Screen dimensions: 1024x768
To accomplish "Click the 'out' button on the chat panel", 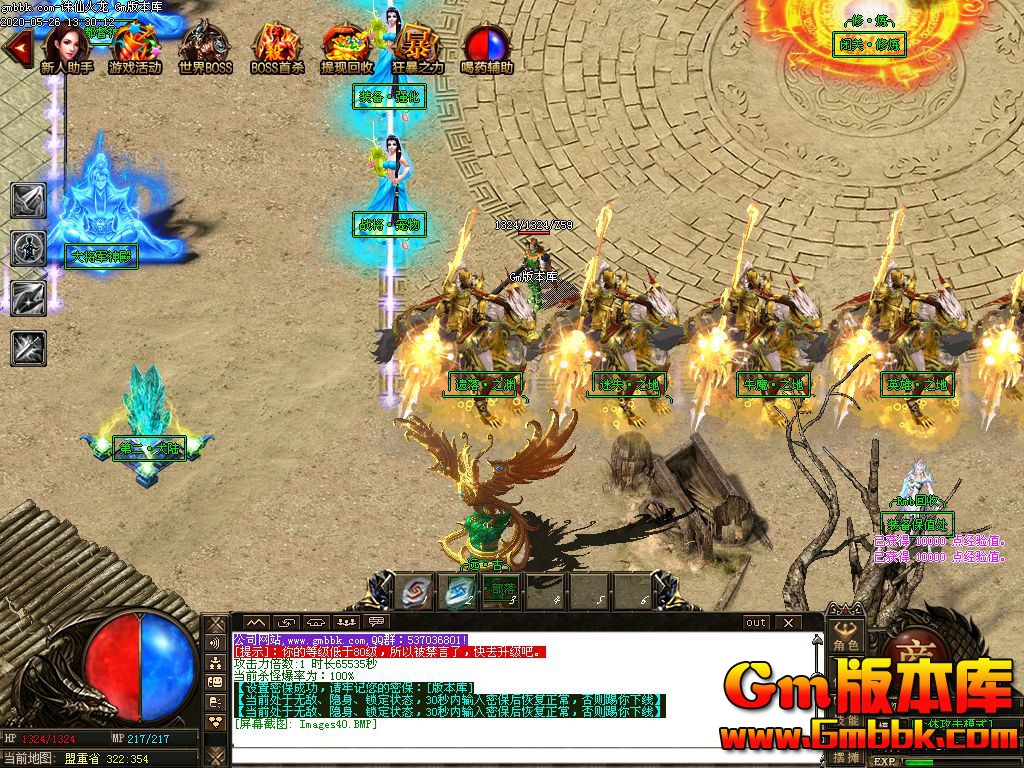I will pos(756,623).
